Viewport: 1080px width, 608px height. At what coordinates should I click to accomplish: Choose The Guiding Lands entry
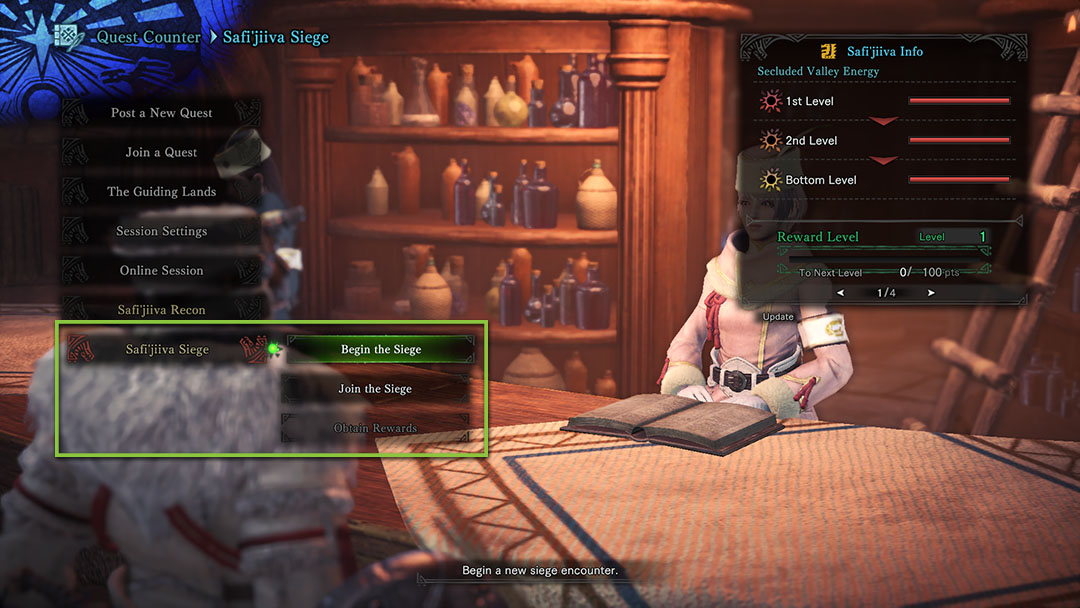pyautogui.click(x=161, y=192)
